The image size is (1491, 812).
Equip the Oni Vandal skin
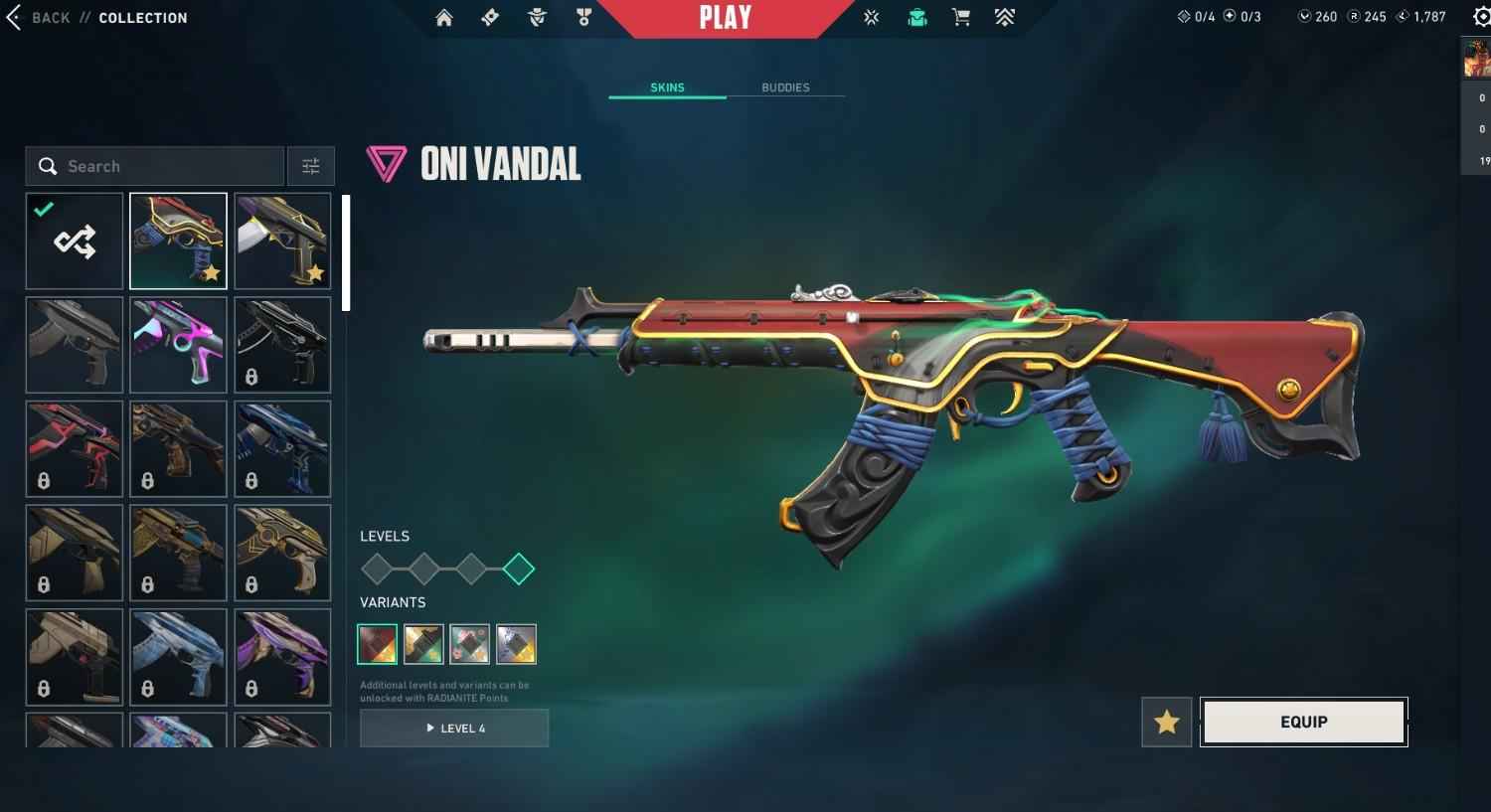click(x=1303, y=722)
